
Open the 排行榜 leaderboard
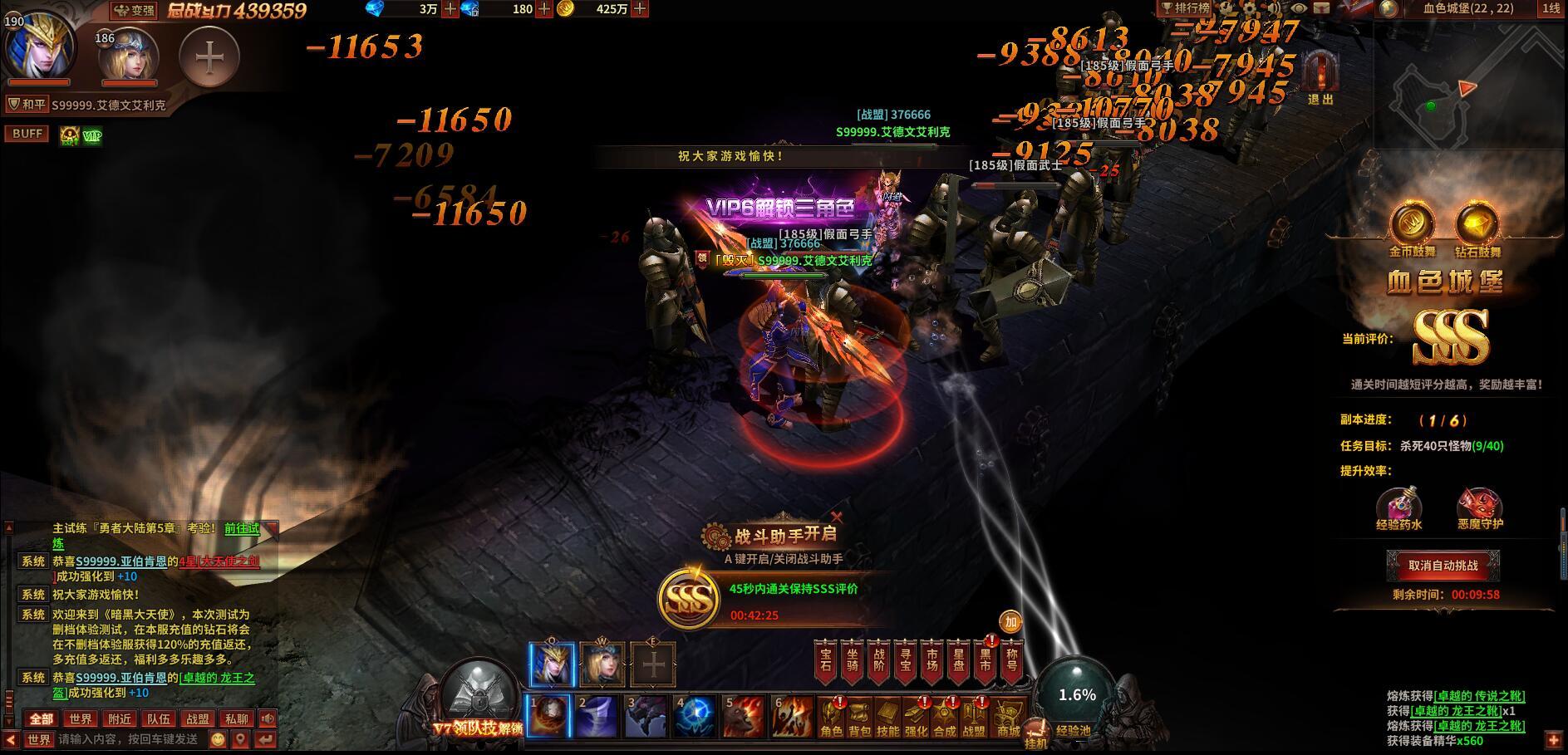(1186, 8)
